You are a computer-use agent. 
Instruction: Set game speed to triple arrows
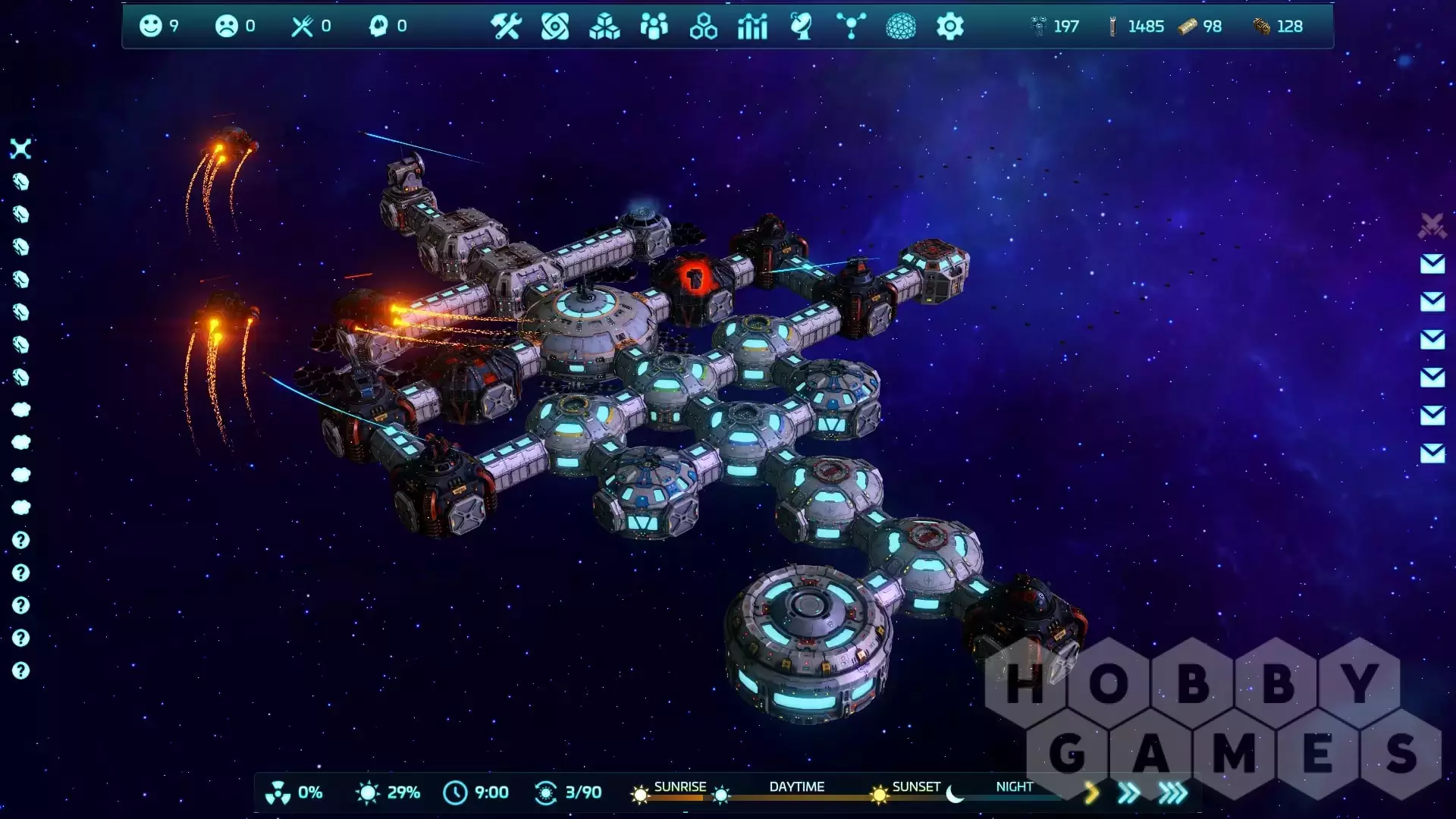1172,793
